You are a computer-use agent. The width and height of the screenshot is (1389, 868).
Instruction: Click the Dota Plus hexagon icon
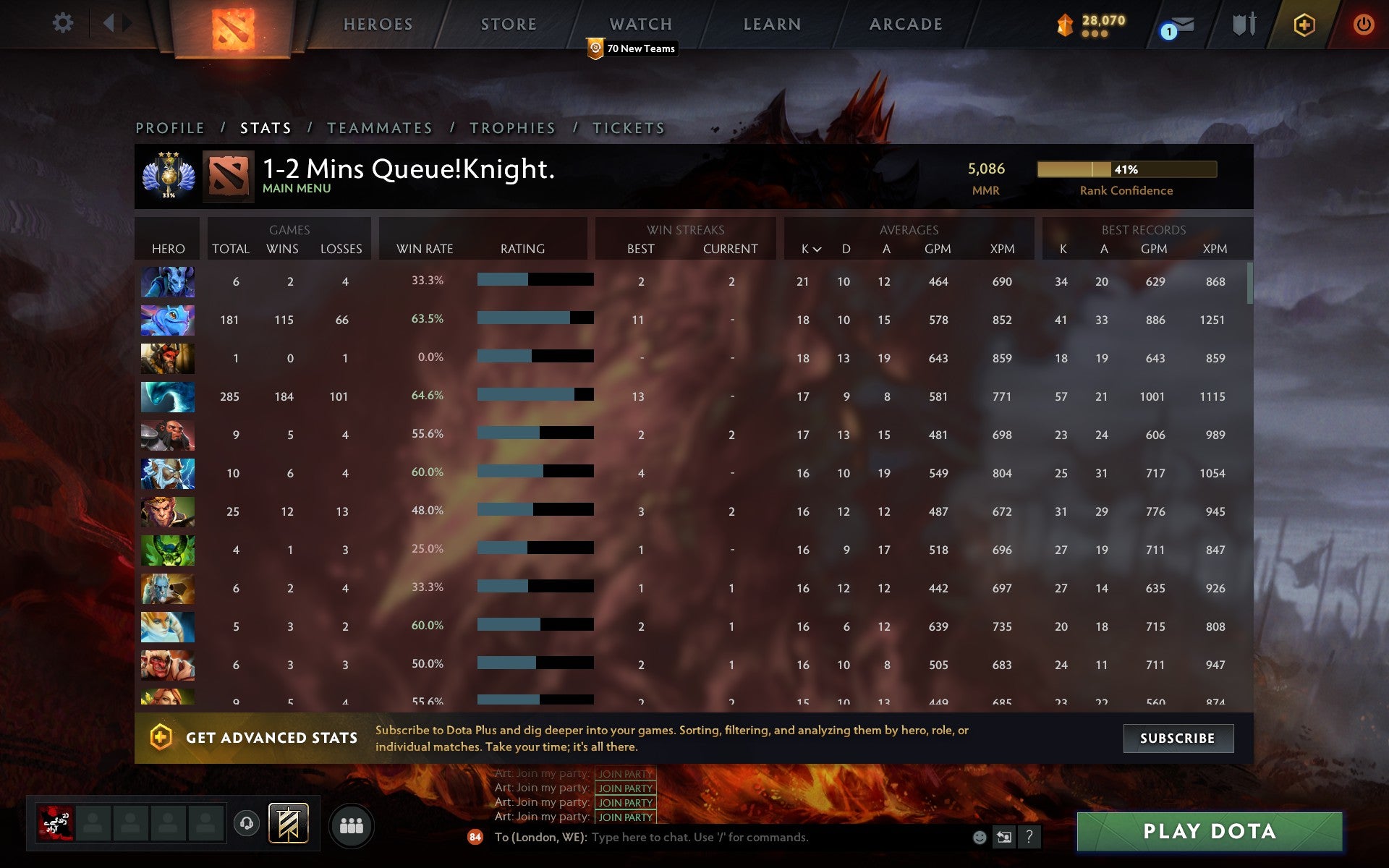tap(1303, 23)
